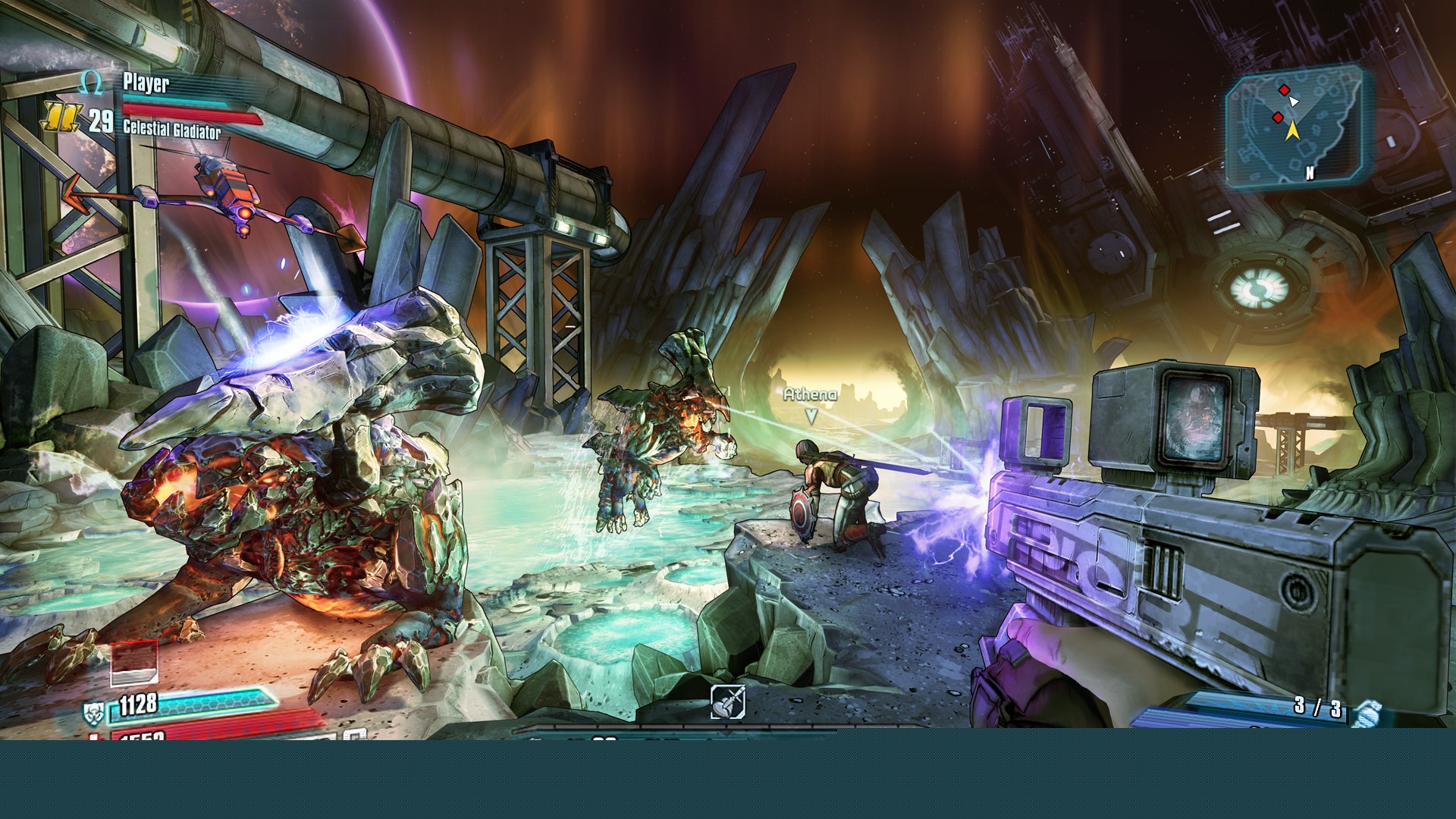Click the Omega class icon beside Player

pyautogui.click(x=91, y=83)
